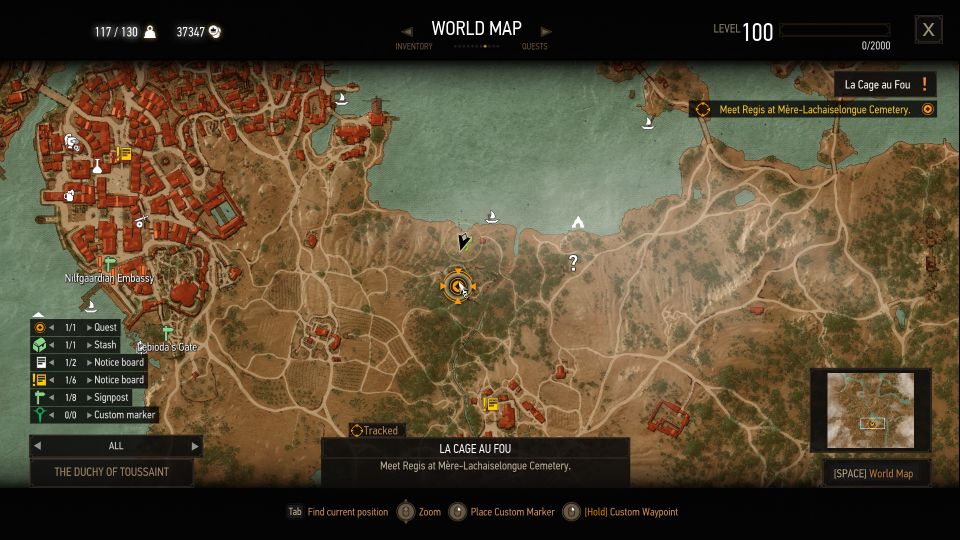Click the undiscovered question mark marker
This screenshot has height=540, width=960.
point(573,263)
